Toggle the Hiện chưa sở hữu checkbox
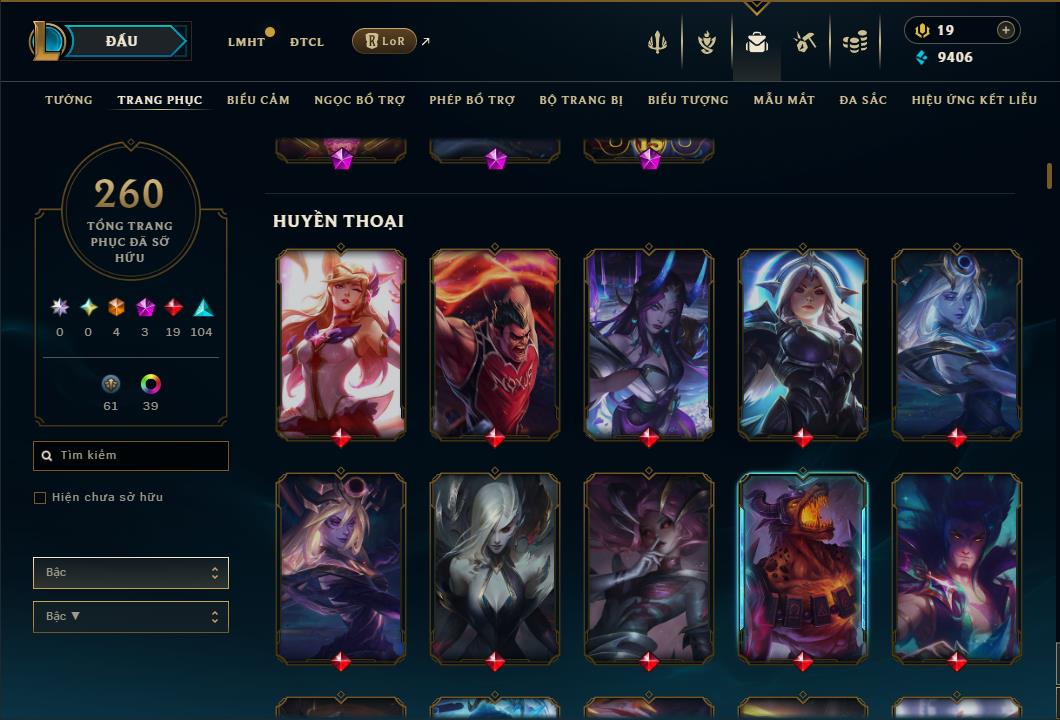 [40, 498]
